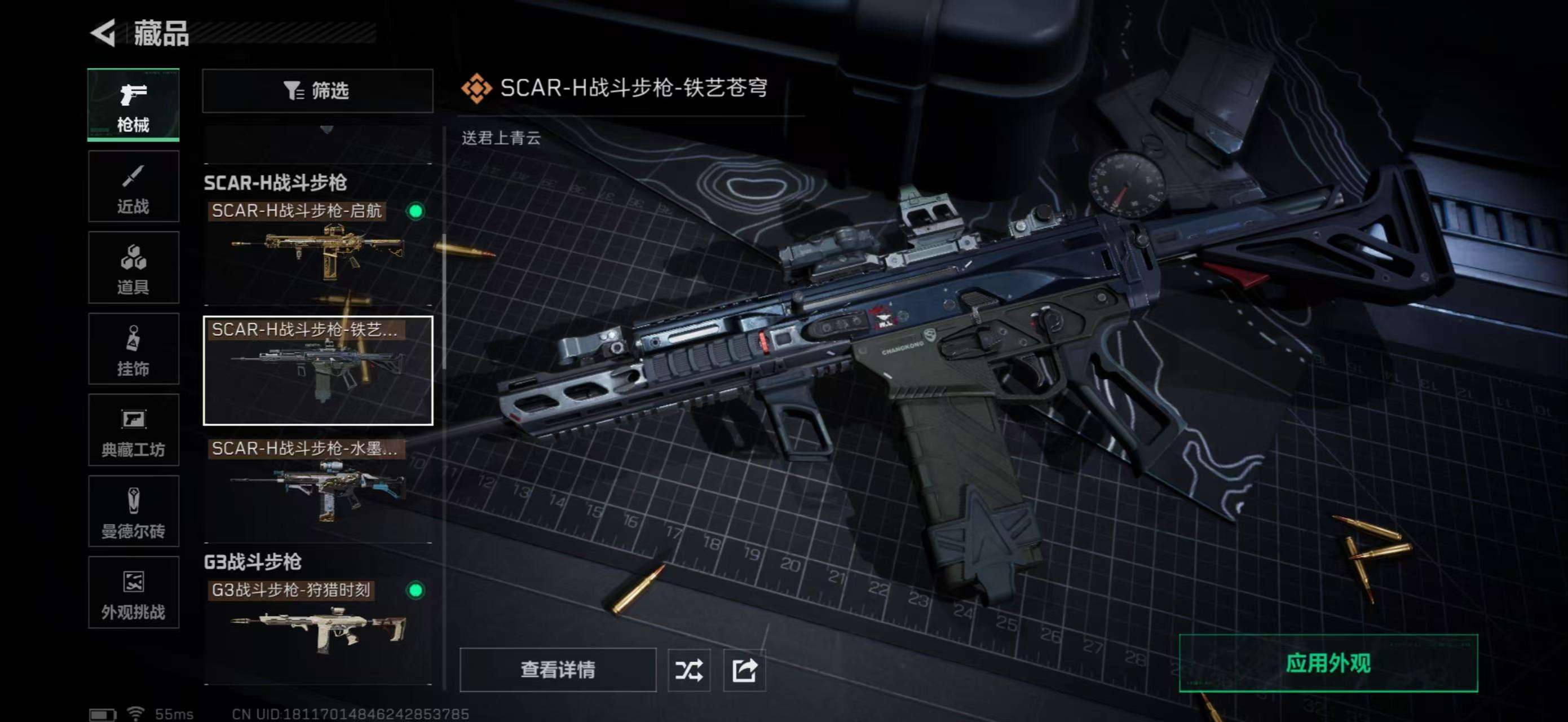Go back using the 藏品 back arrow
Screen dimensions: 1568x722
click(104, 33)
